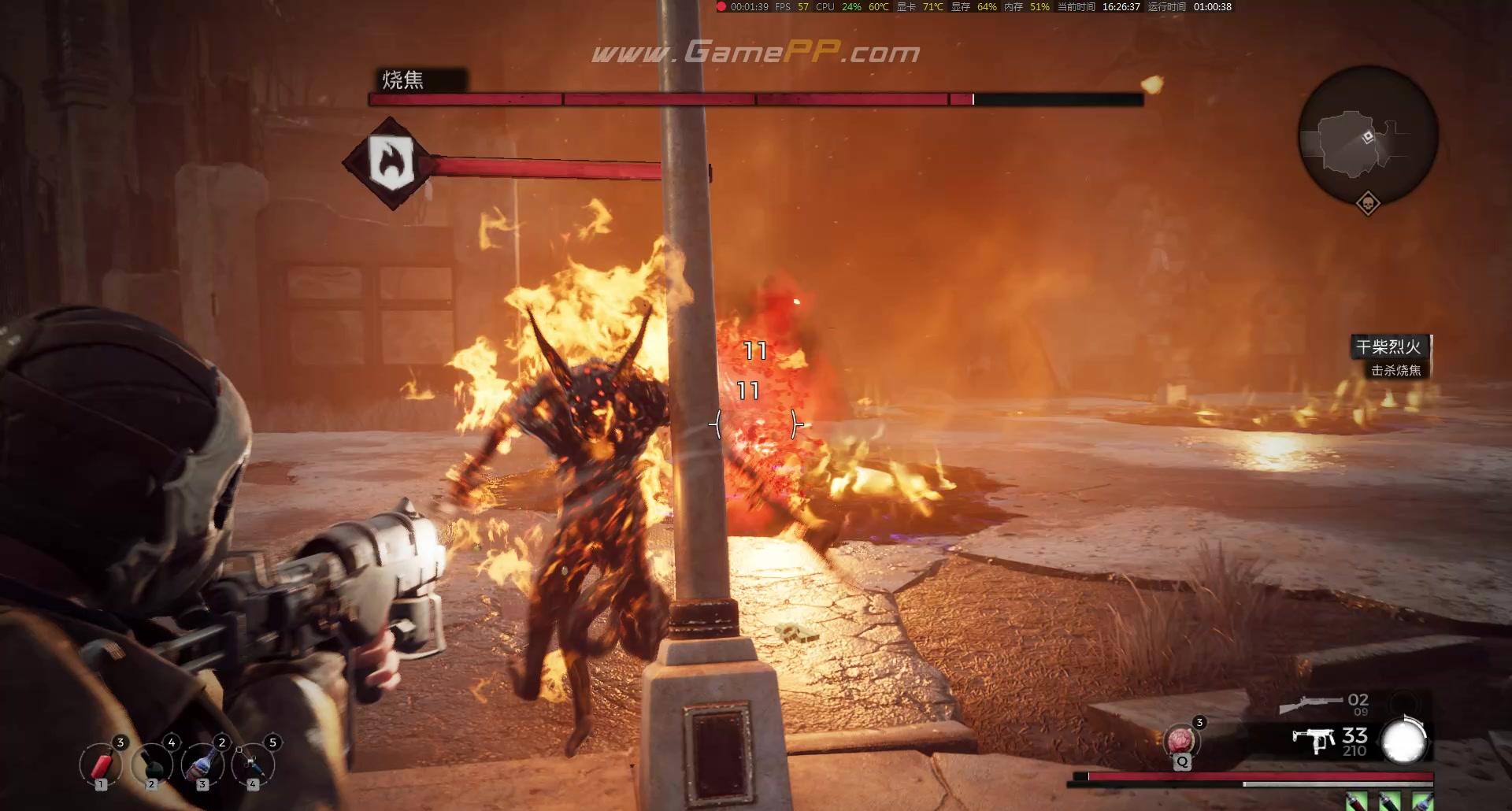This screenshot has height=811, width=1512.
Task: Select the blue pipe bomb slot
Action: 253,765
